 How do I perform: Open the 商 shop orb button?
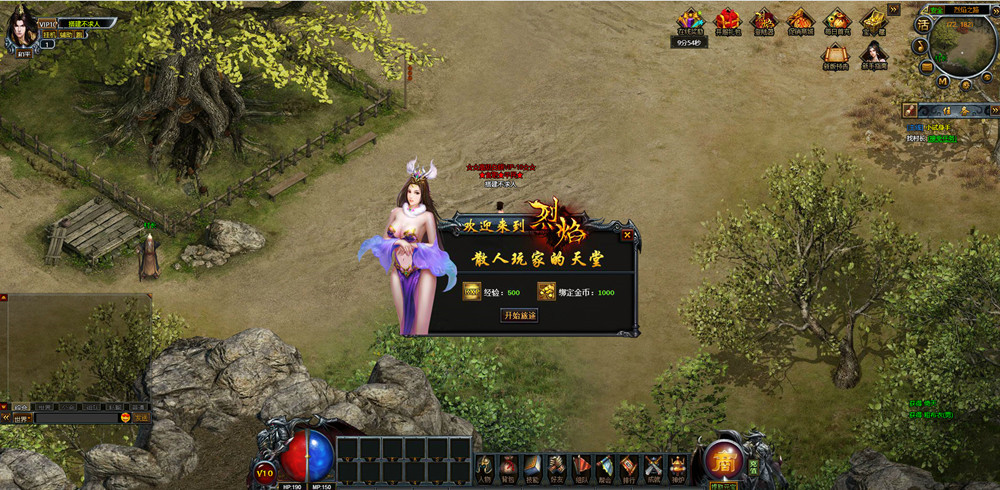point(722,461)
